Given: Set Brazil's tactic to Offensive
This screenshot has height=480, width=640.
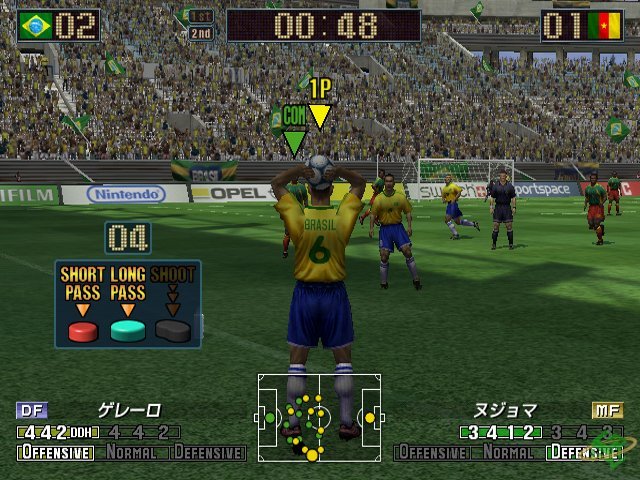Looking at the screenshot, I should tap(56, 453).
